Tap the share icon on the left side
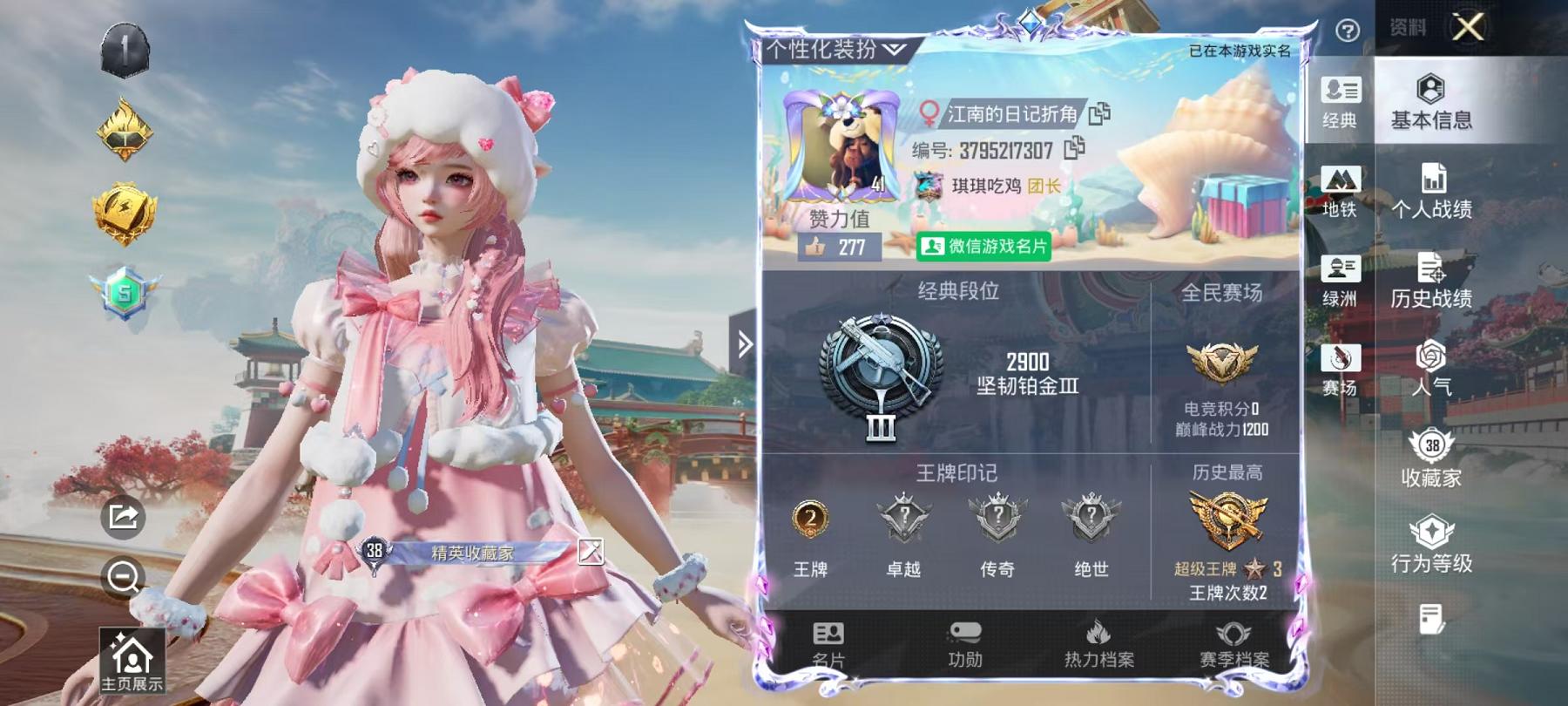This screenshot has width=1568, height=706. tap(125, 517)
